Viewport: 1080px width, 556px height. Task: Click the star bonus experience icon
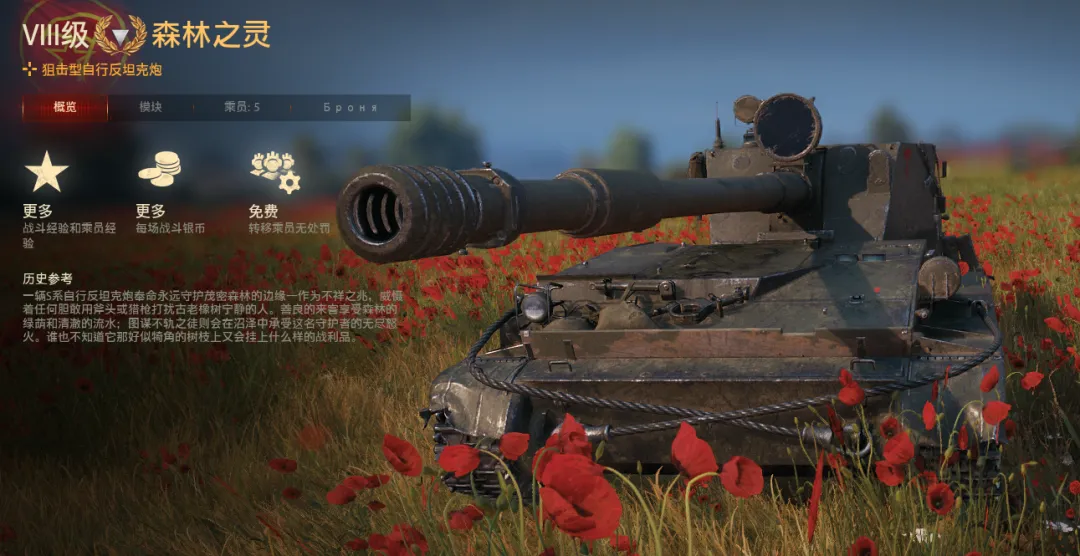(46, 172)
